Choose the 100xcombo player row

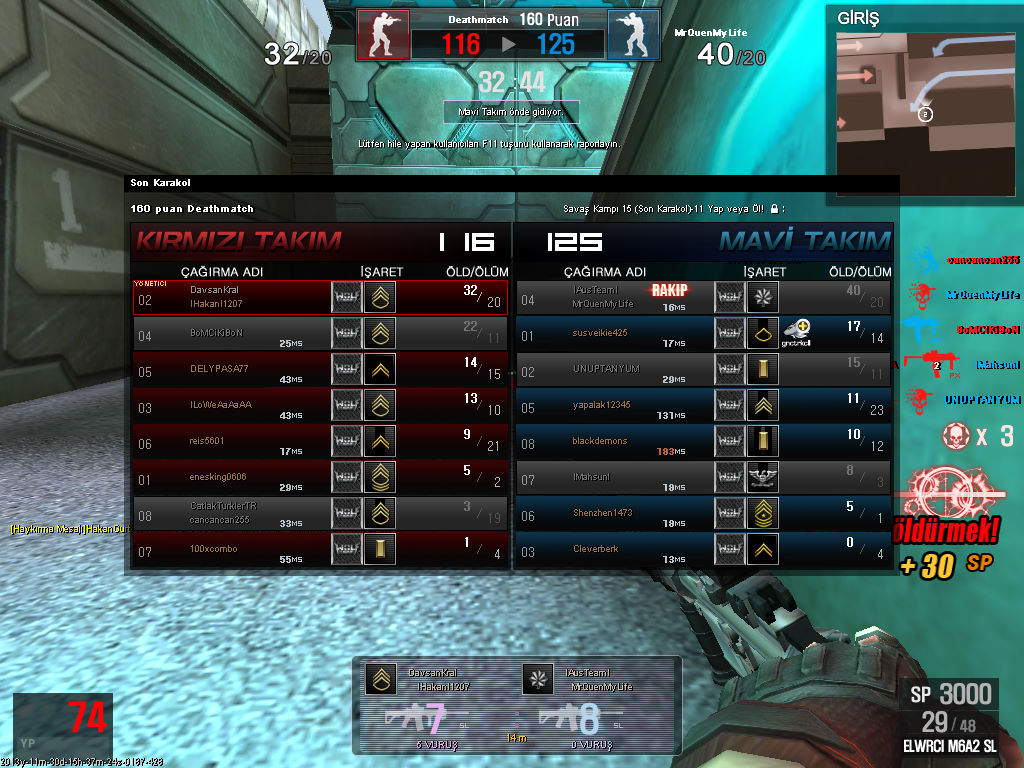[320, 549]
